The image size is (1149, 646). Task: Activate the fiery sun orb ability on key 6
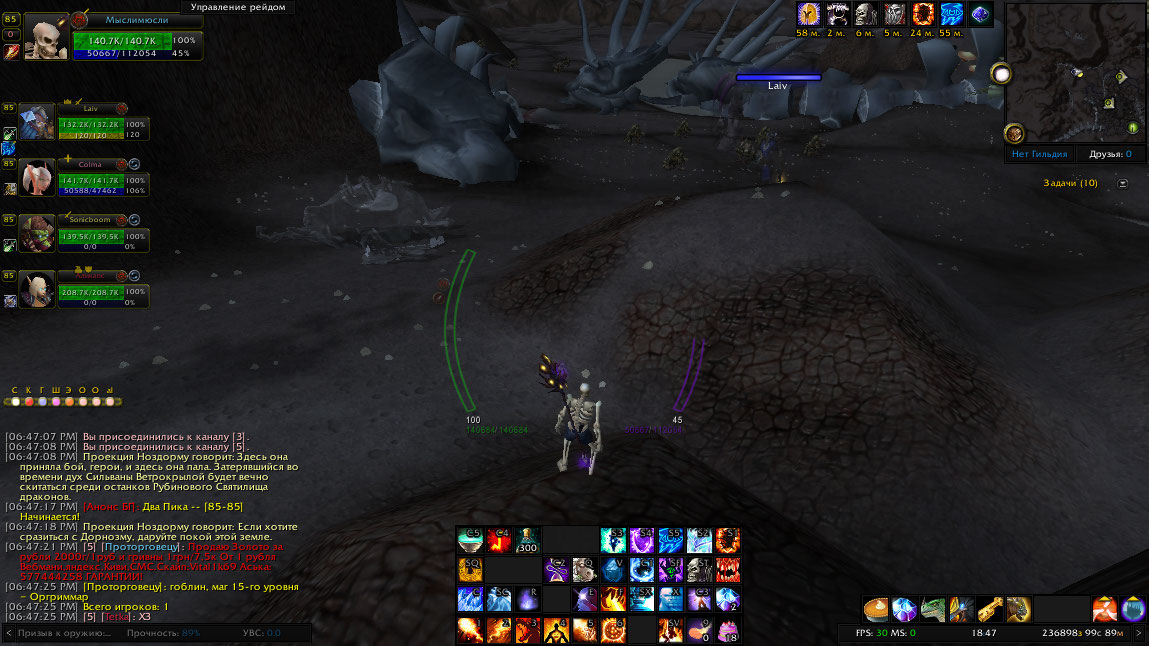pyautogui.click(x=613, y=629)
